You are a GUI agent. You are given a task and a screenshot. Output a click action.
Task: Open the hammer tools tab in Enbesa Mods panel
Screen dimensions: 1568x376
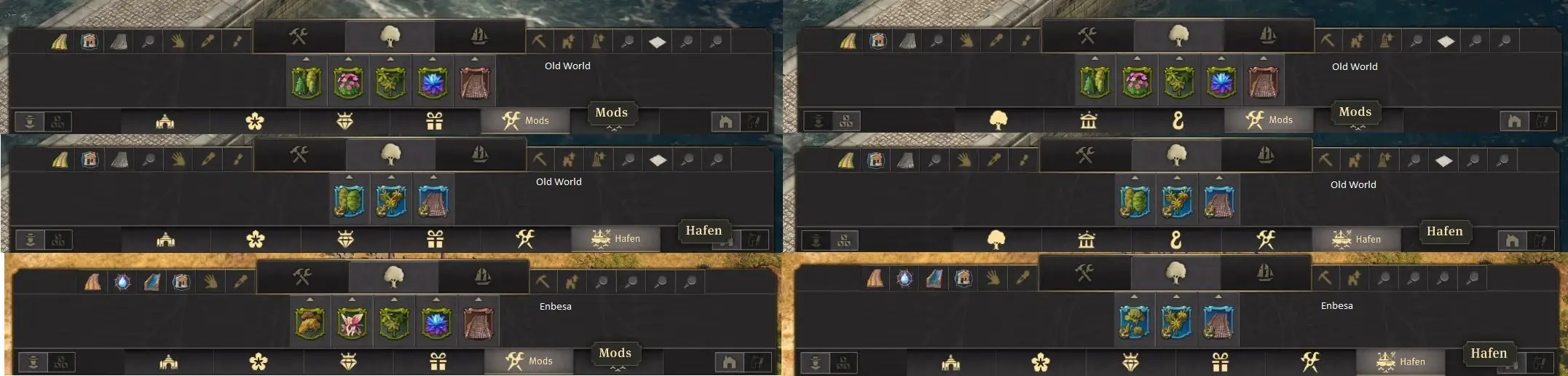click(x=302, y=277)
